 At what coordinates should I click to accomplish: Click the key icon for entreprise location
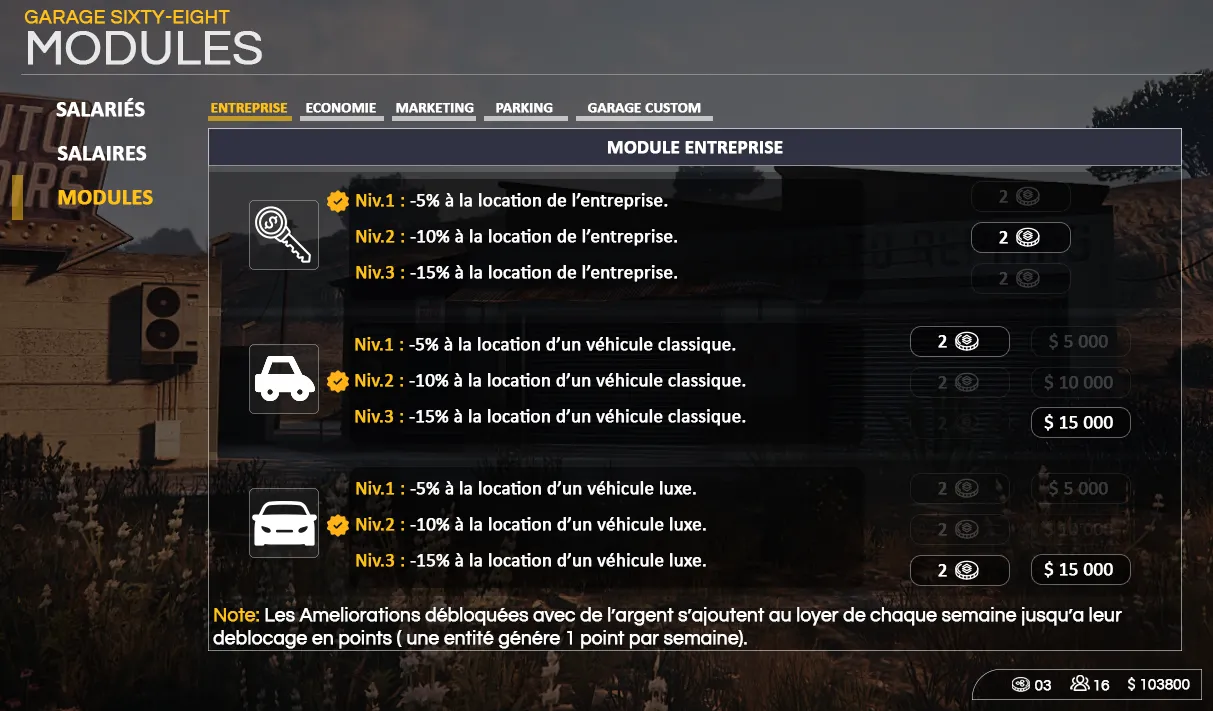coord(284,235)
